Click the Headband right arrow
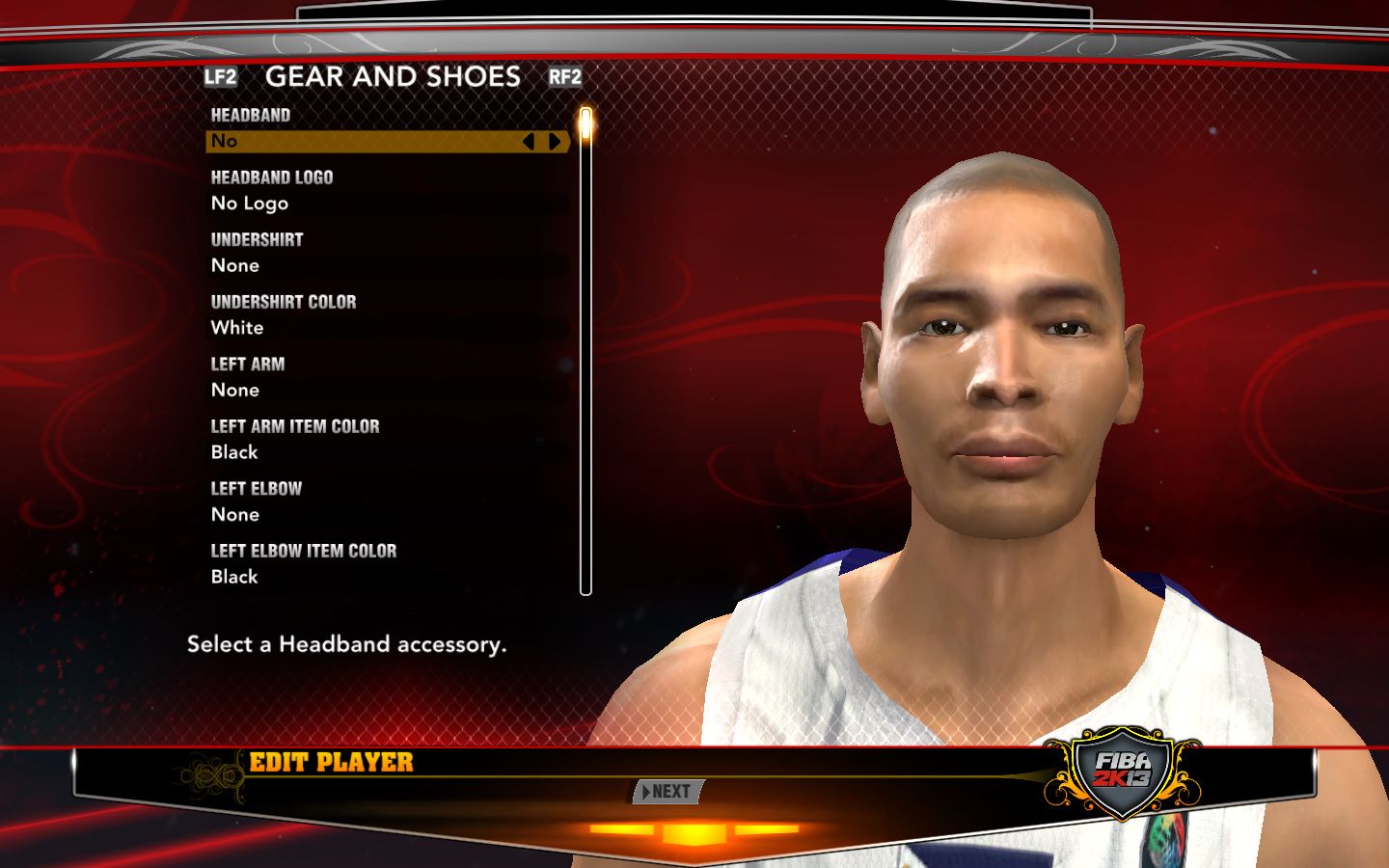Viewport: 1389px width, 868px height. coord(555,142)
